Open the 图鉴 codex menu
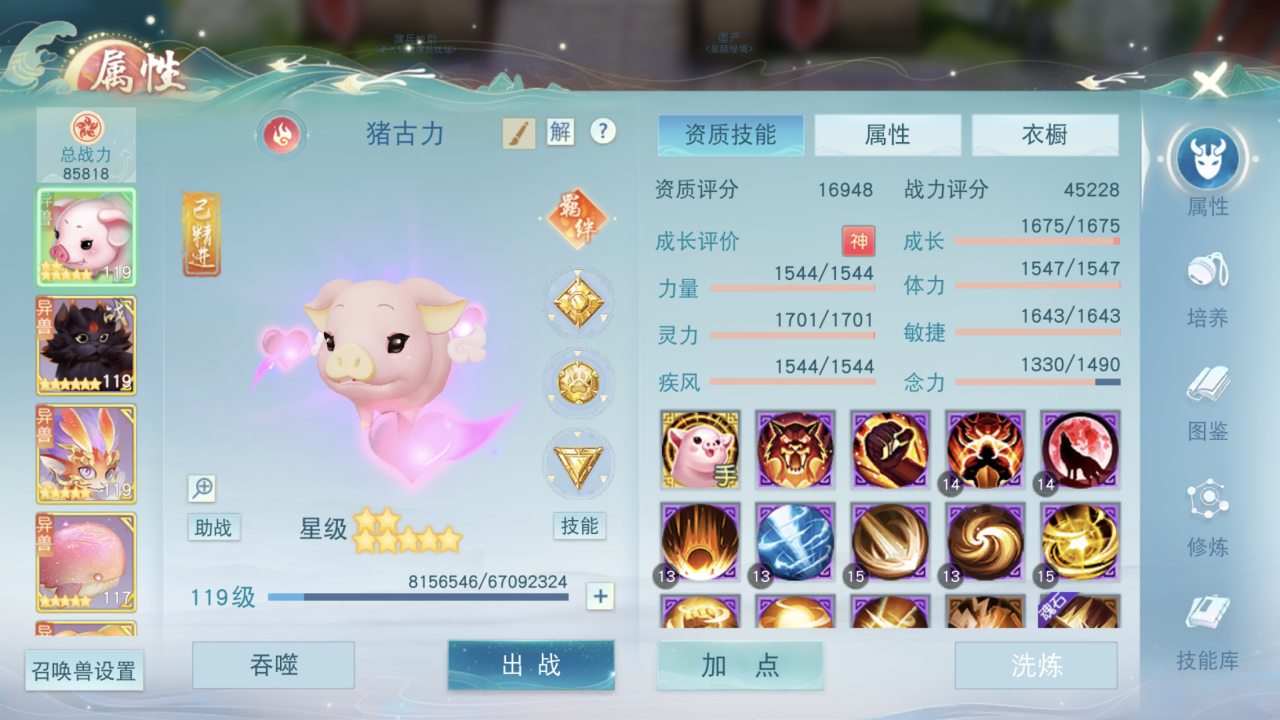The width and height of the screenshot is (1280, 720). [1207, 403]
